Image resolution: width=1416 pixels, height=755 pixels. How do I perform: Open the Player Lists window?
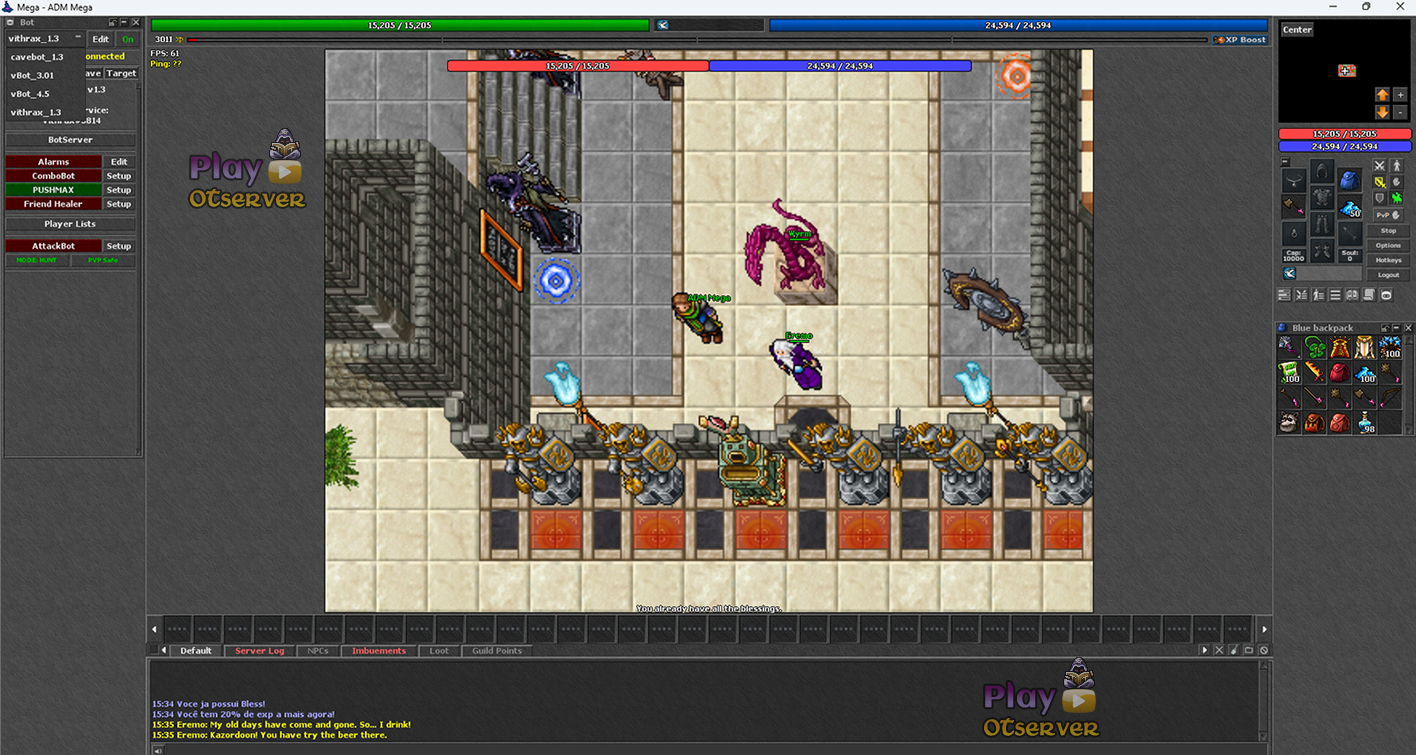(x=71, y=224)
